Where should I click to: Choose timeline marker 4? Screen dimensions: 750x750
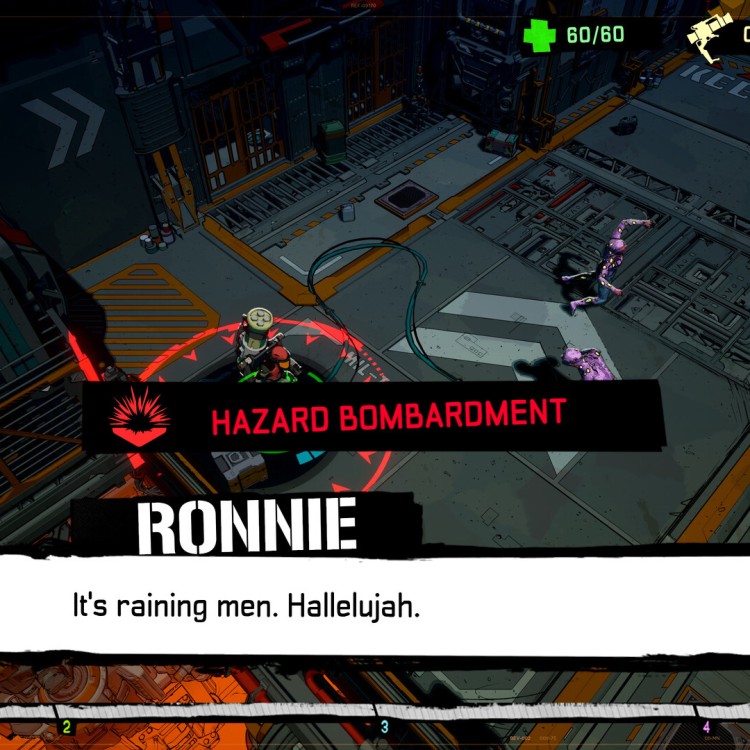(x=706, y=727)
